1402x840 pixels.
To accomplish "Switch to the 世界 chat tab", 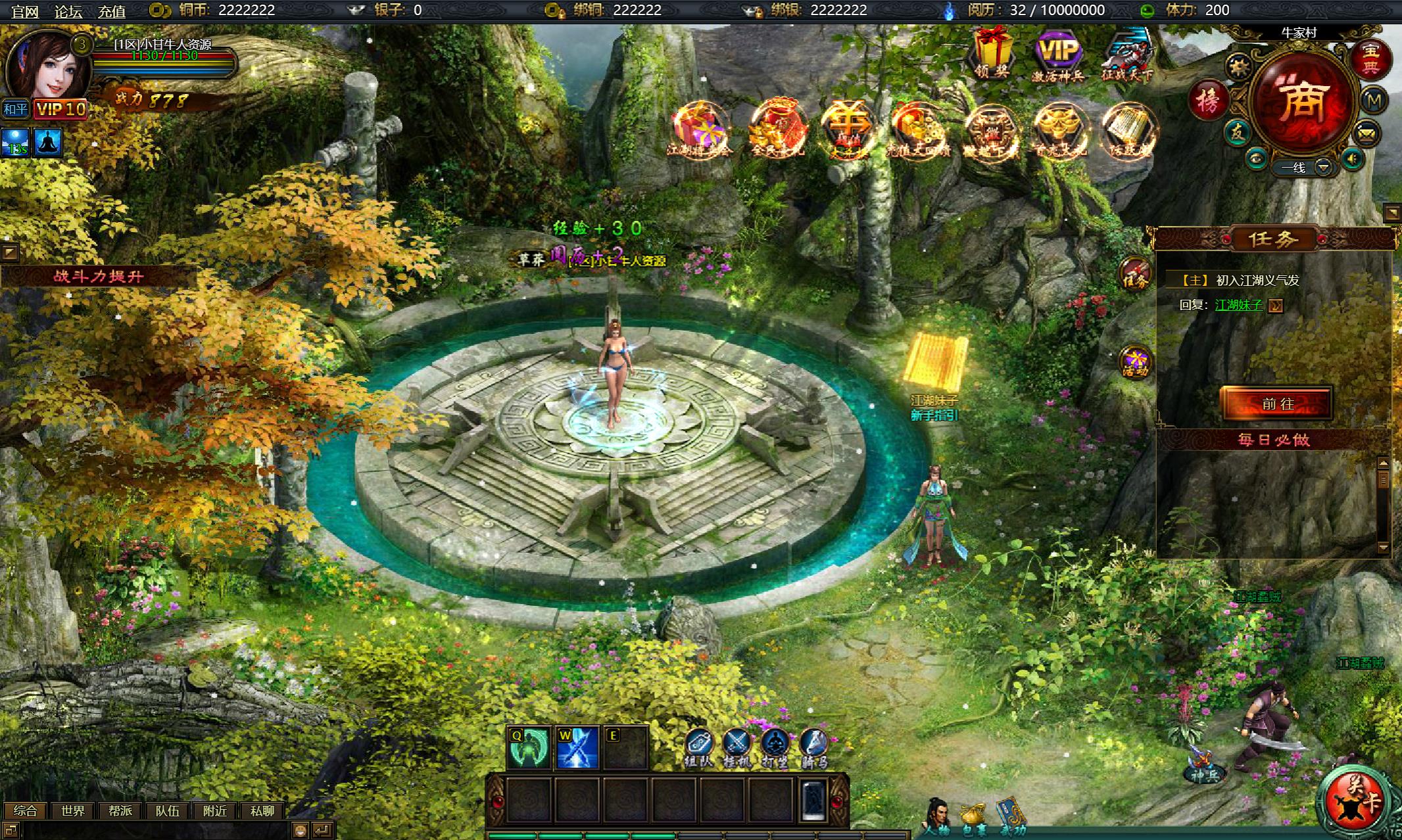I will (72, 811).
